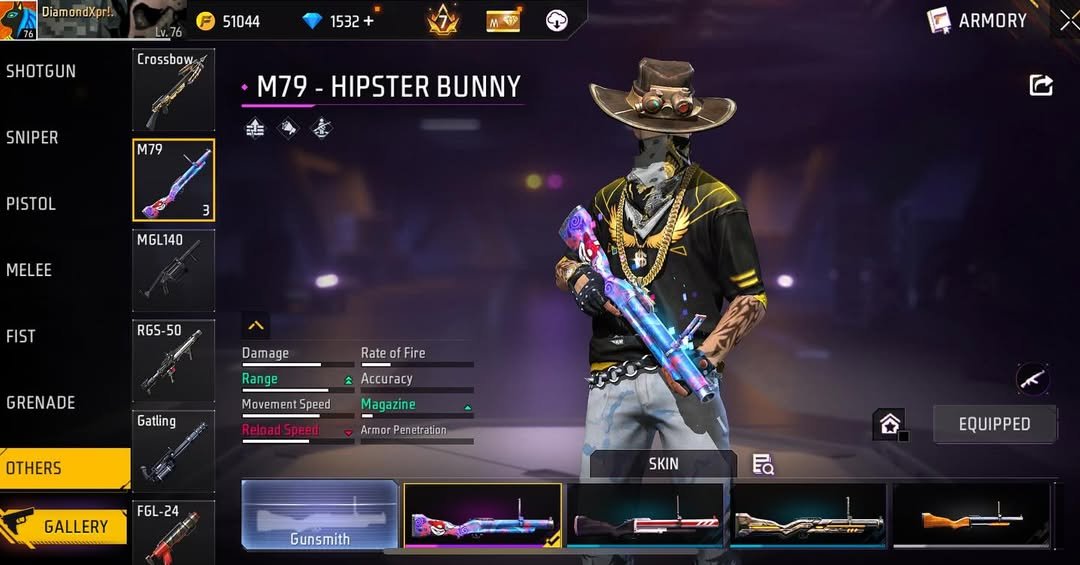Viewport: 1080px width, 565px height.
Task: Close the Armory screen
Action: click(x=1068, y=20)
